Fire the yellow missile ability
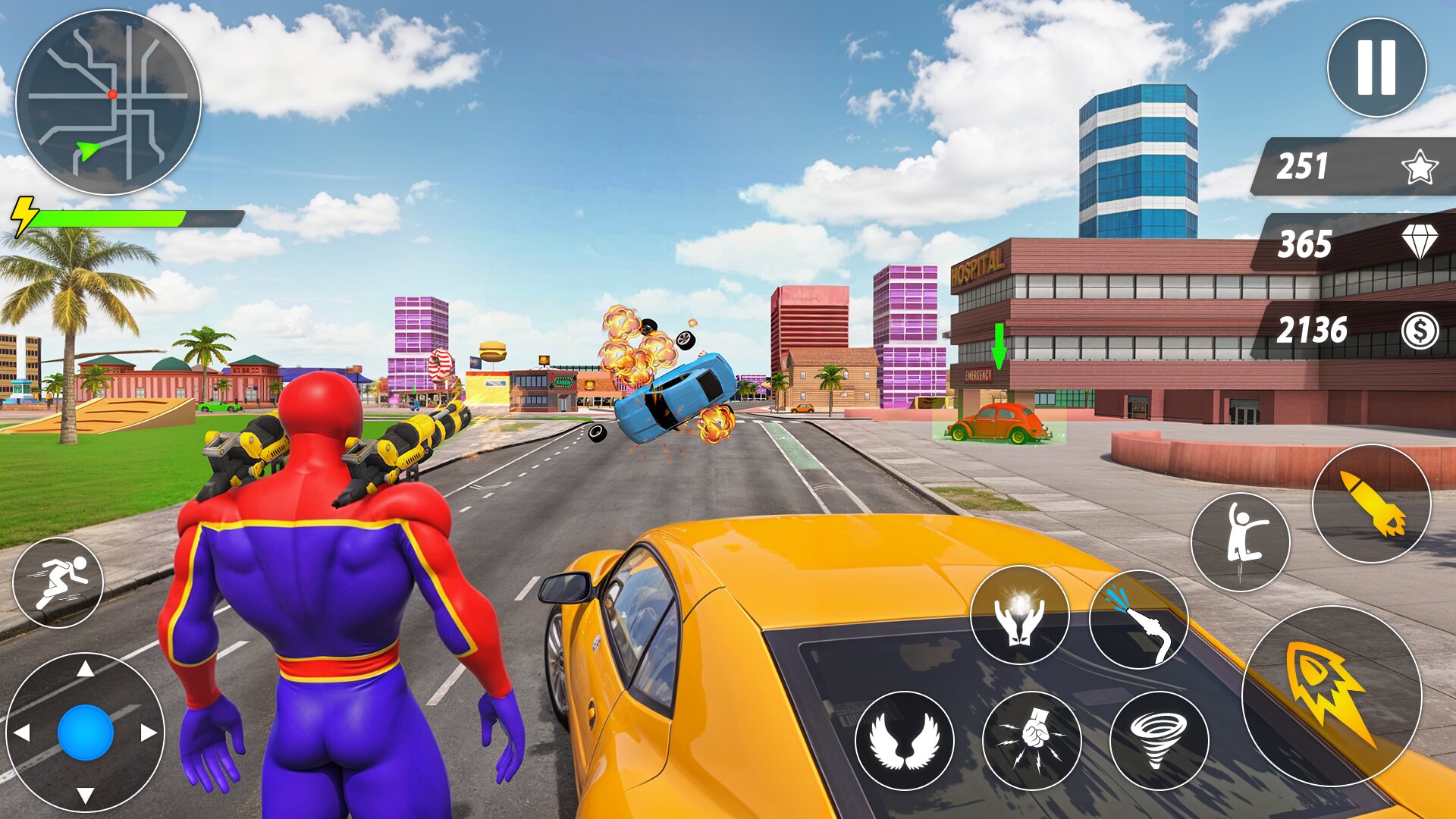Viewport: 1456px width, 819px height. pyautogui.click(x=1371, y=504)
